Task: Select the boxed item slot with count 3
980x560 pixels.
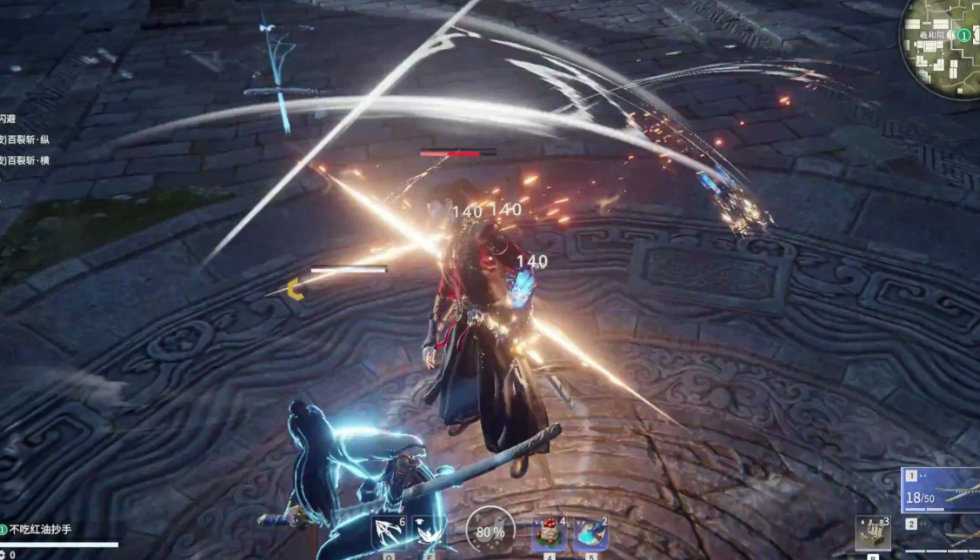Action: click(x=873, y=531)
